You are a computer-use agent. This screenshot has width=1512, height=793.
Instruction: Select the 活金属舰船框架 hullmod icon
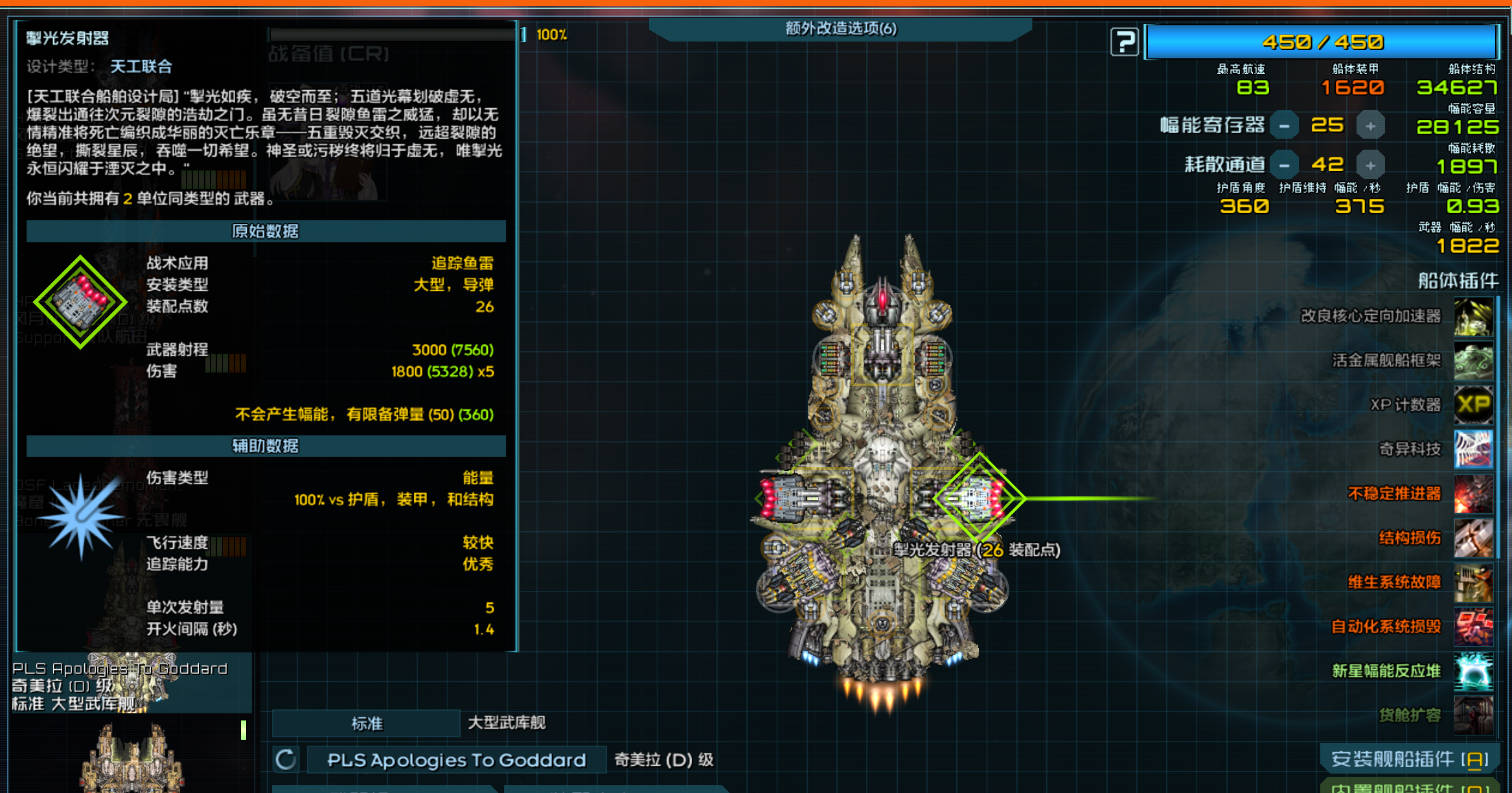(1474, 361)
